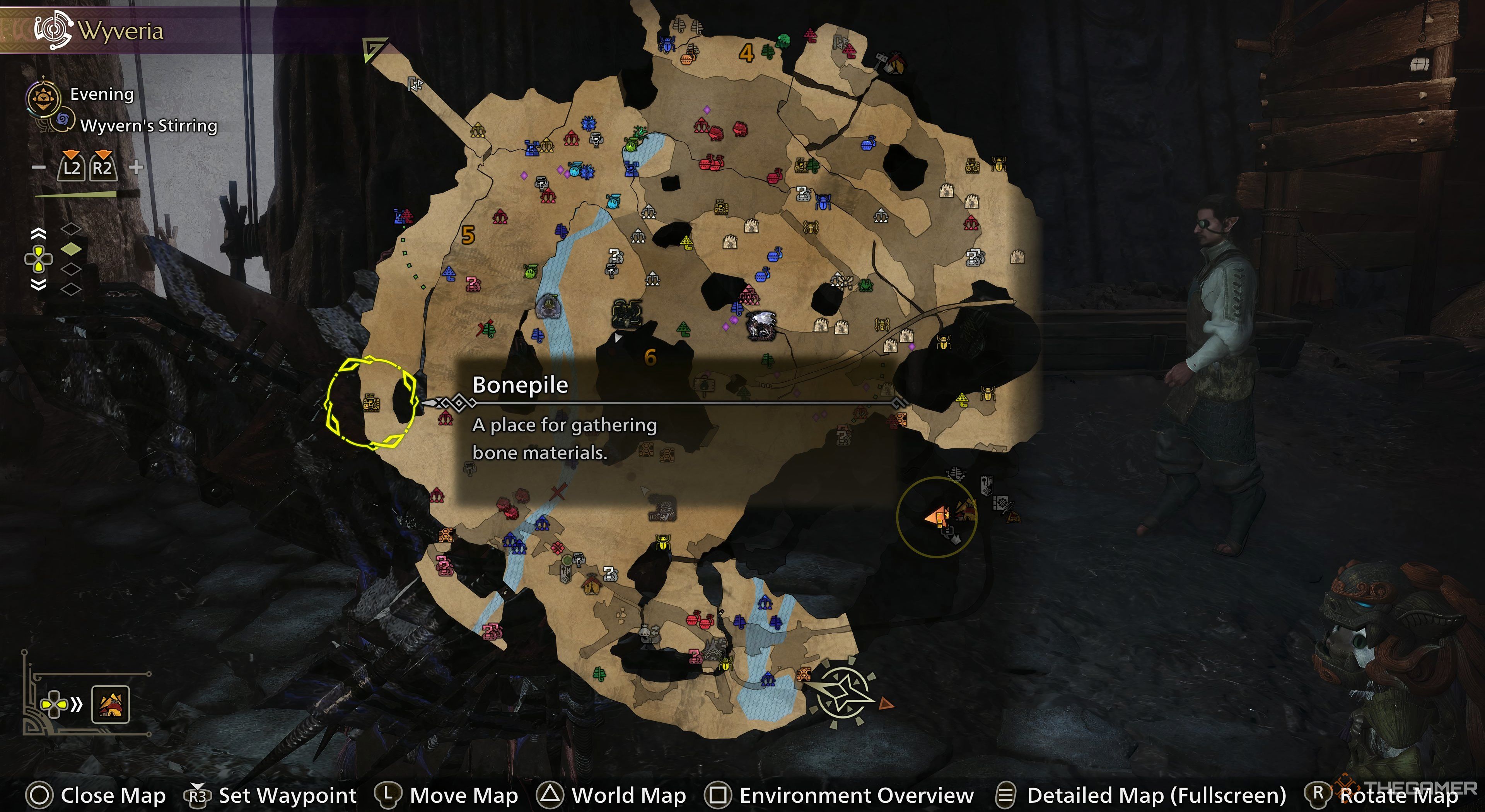Select the active map layer diamond

tap(71, 248)
